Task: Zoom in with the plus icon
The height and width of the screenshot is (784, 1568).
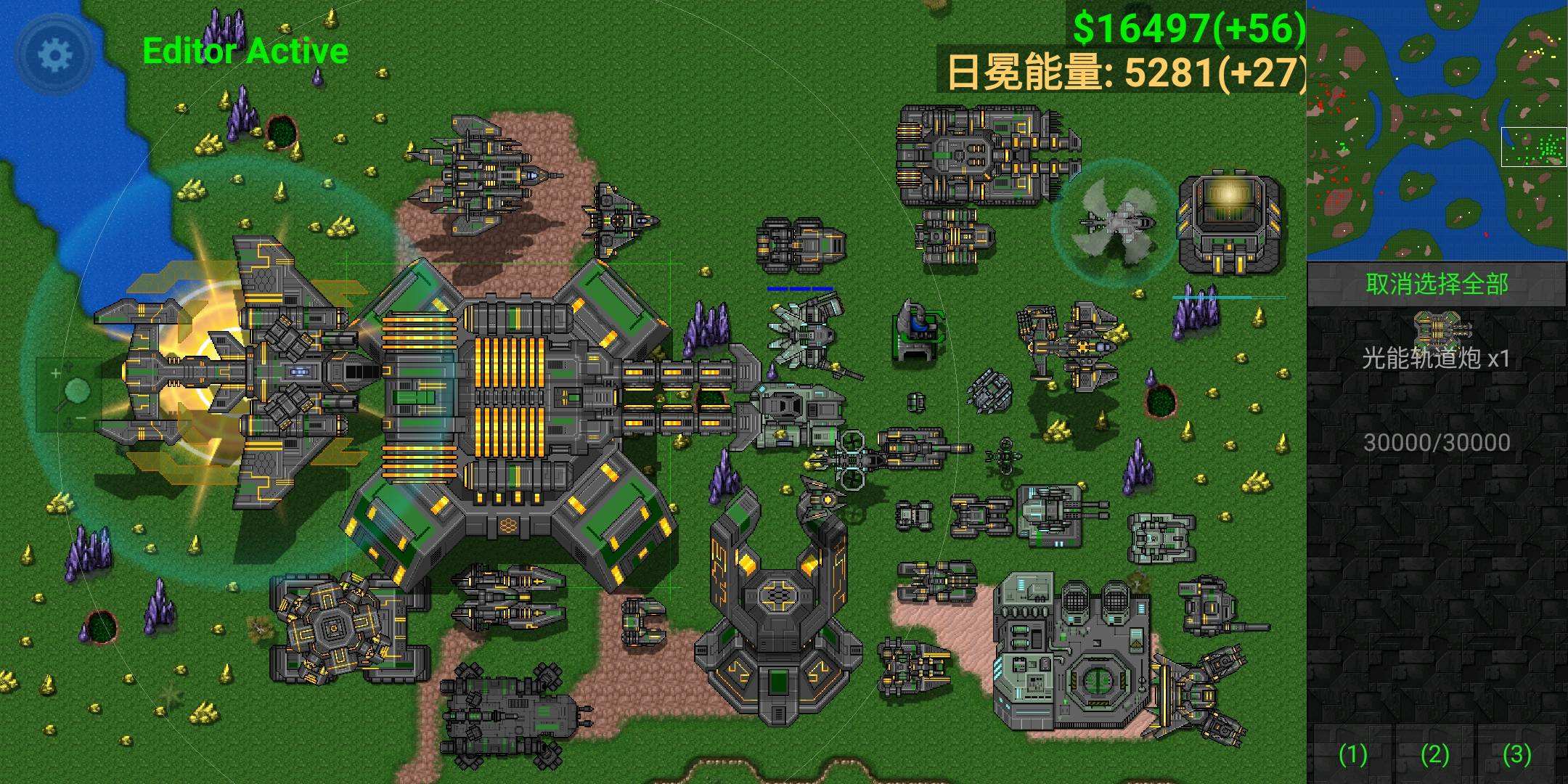Action: [x=56, y=373]
